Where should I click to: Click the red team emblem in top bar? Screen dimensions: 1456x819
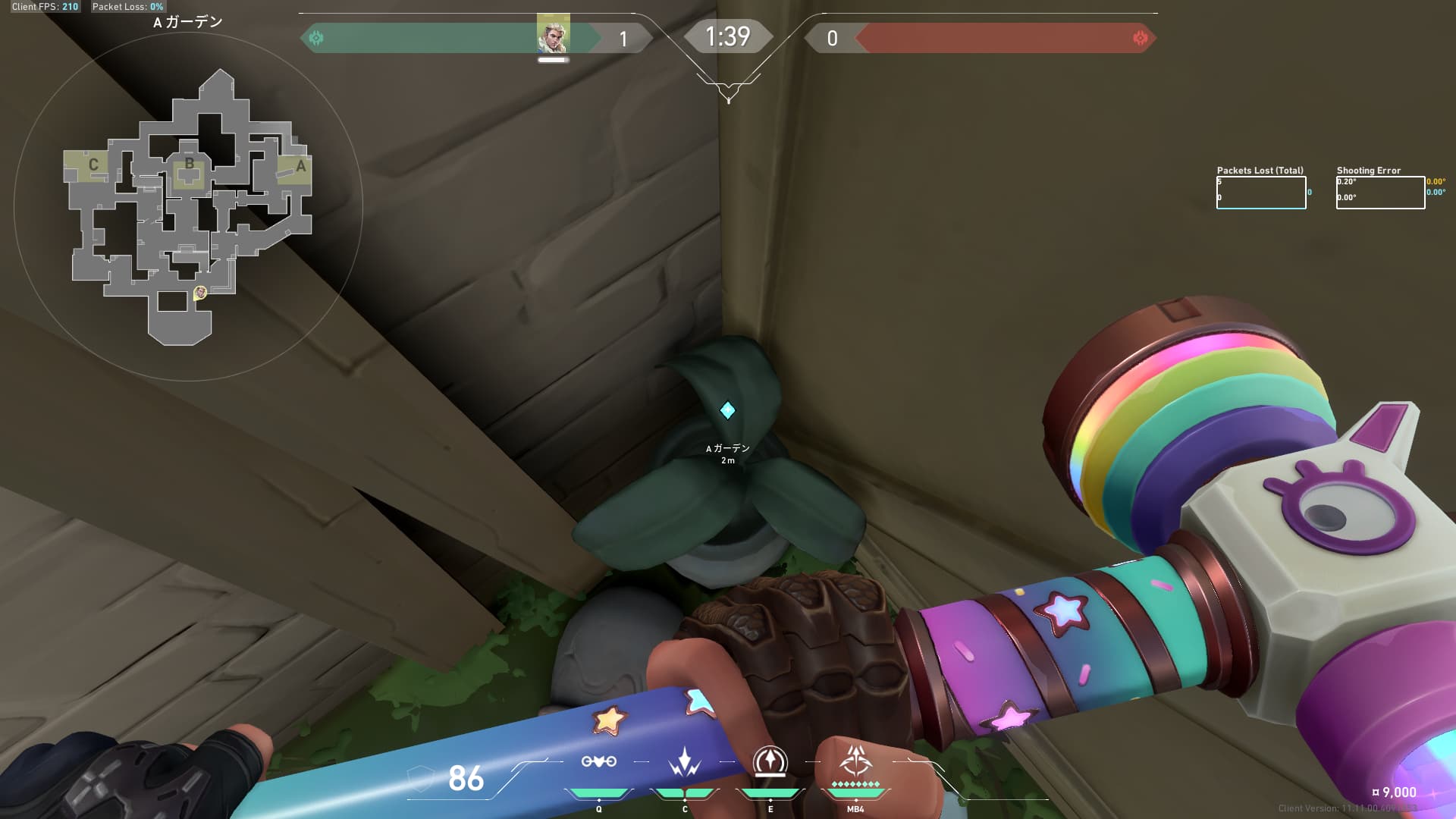[1140, 38]
